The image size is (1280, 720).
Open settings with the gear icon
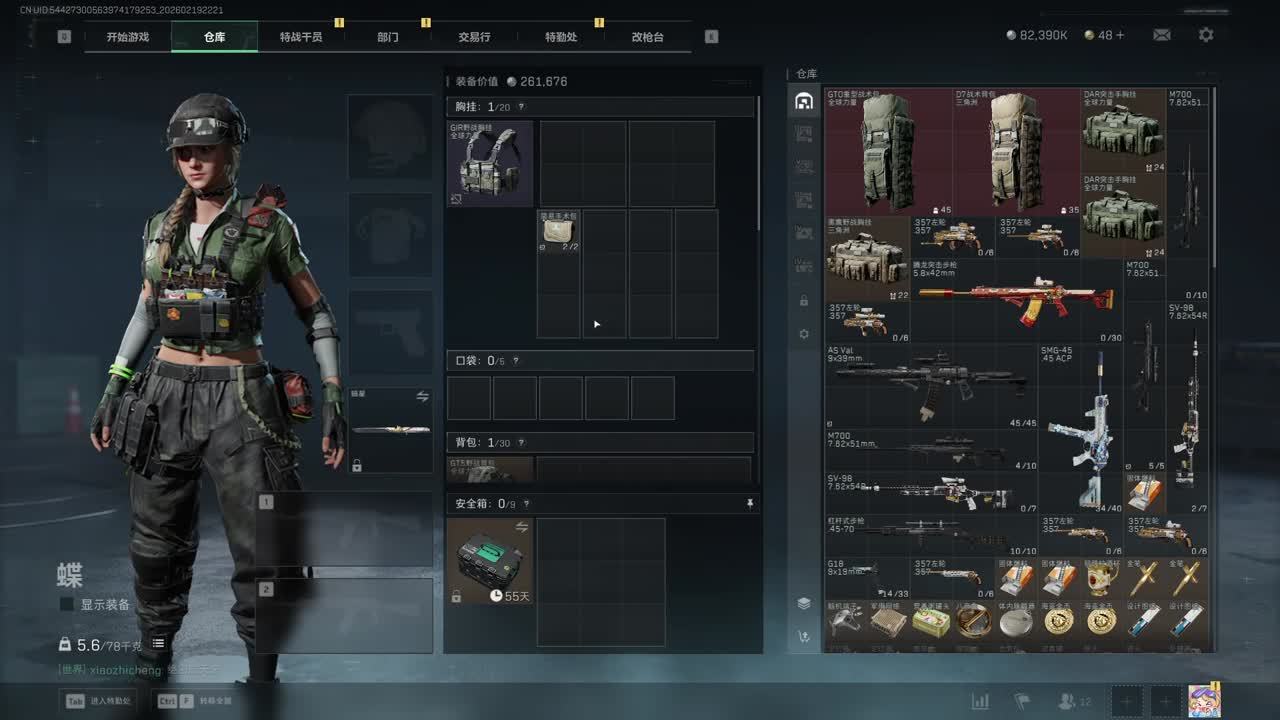(1206, 35)
